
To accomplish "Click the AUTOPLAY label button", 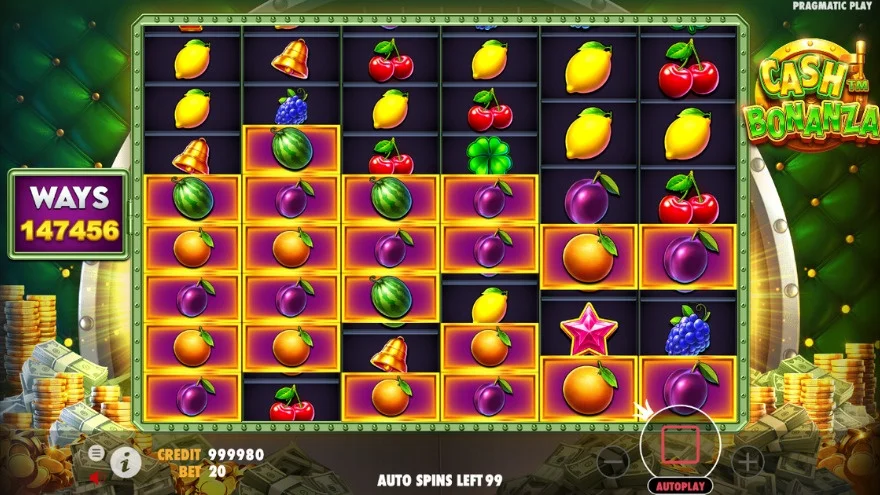I will (680, 486).
